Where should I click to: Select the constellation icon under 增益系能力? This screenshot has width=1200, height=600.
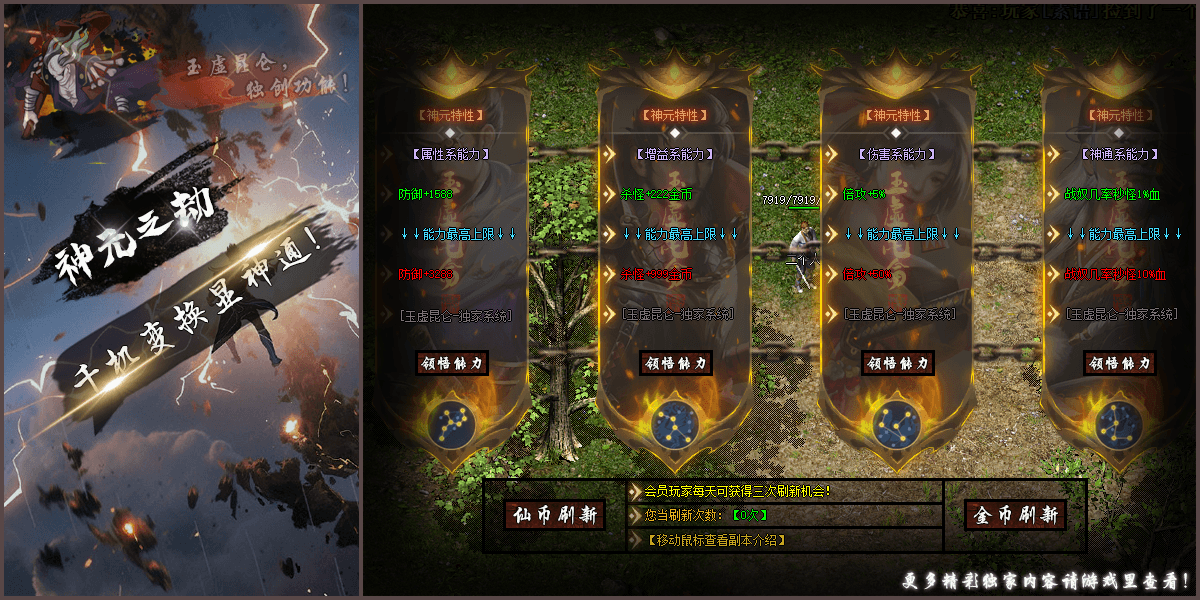675,423
